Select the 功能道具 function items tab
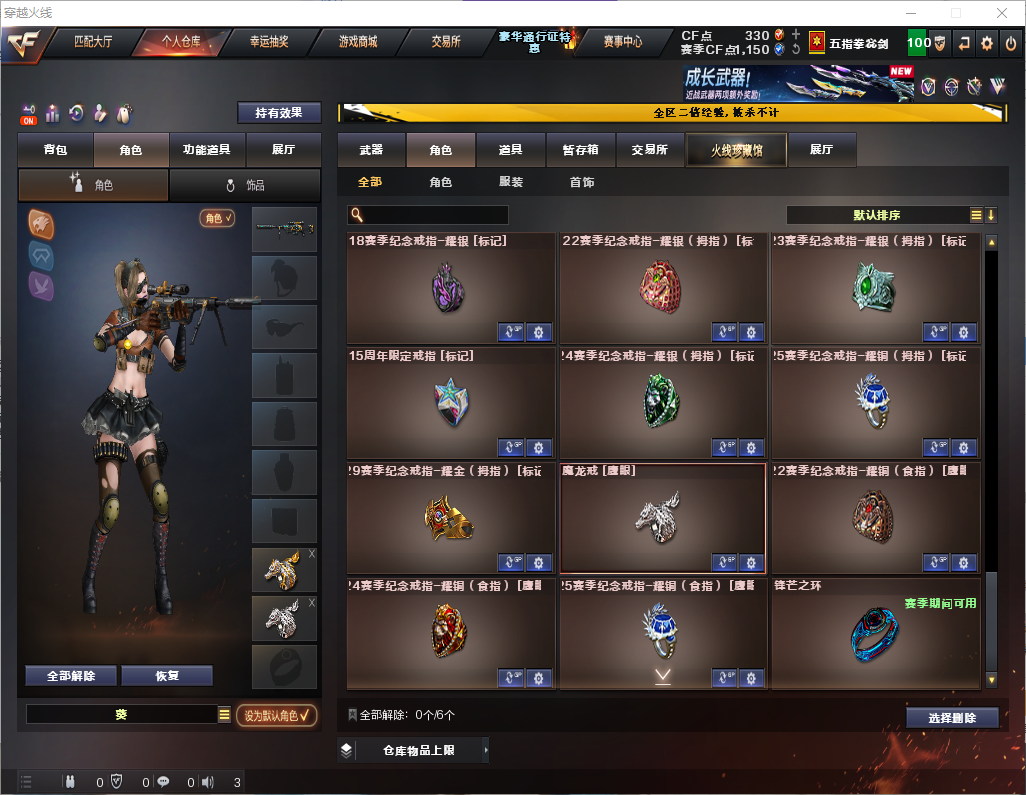Screen dimensions: 1026x795 (207, 150)
